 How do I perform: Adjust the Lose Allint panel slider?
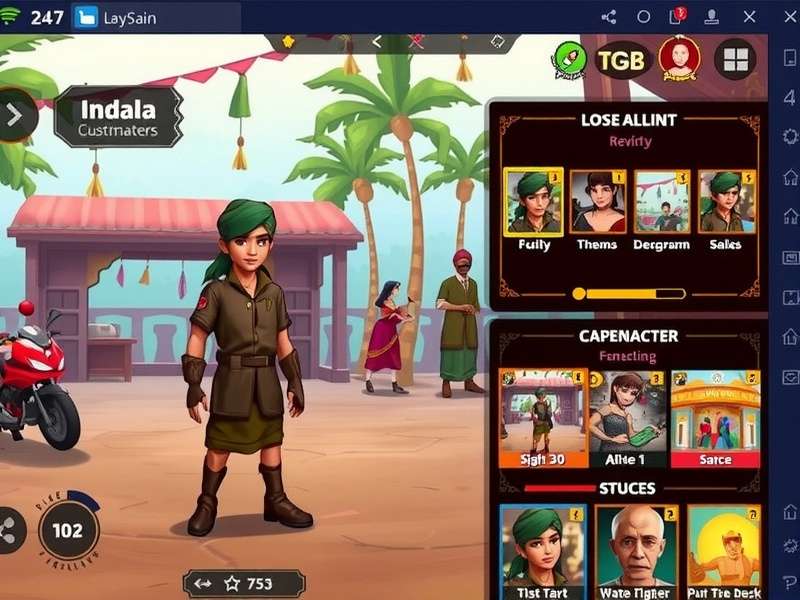(578, 294)
